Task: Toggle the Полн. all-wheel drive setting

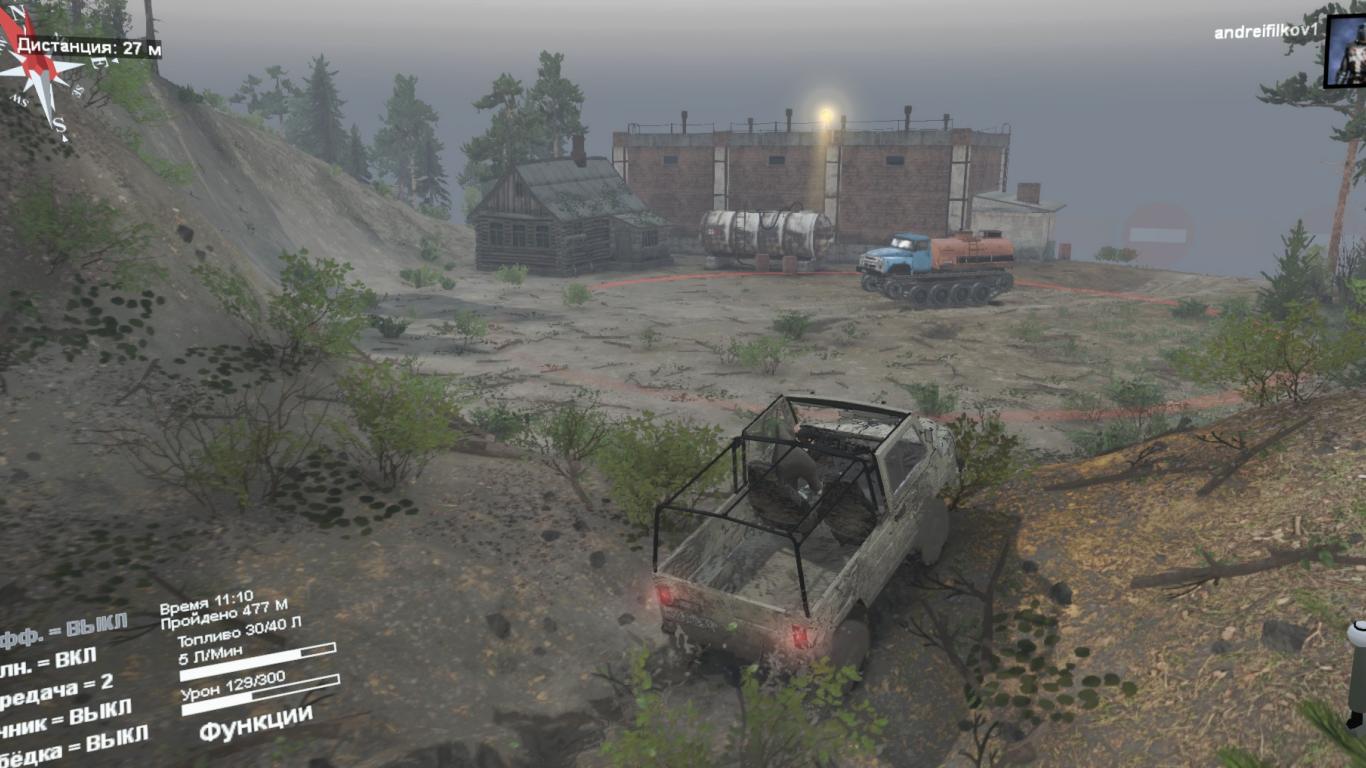Action: (x=48, y=659)
